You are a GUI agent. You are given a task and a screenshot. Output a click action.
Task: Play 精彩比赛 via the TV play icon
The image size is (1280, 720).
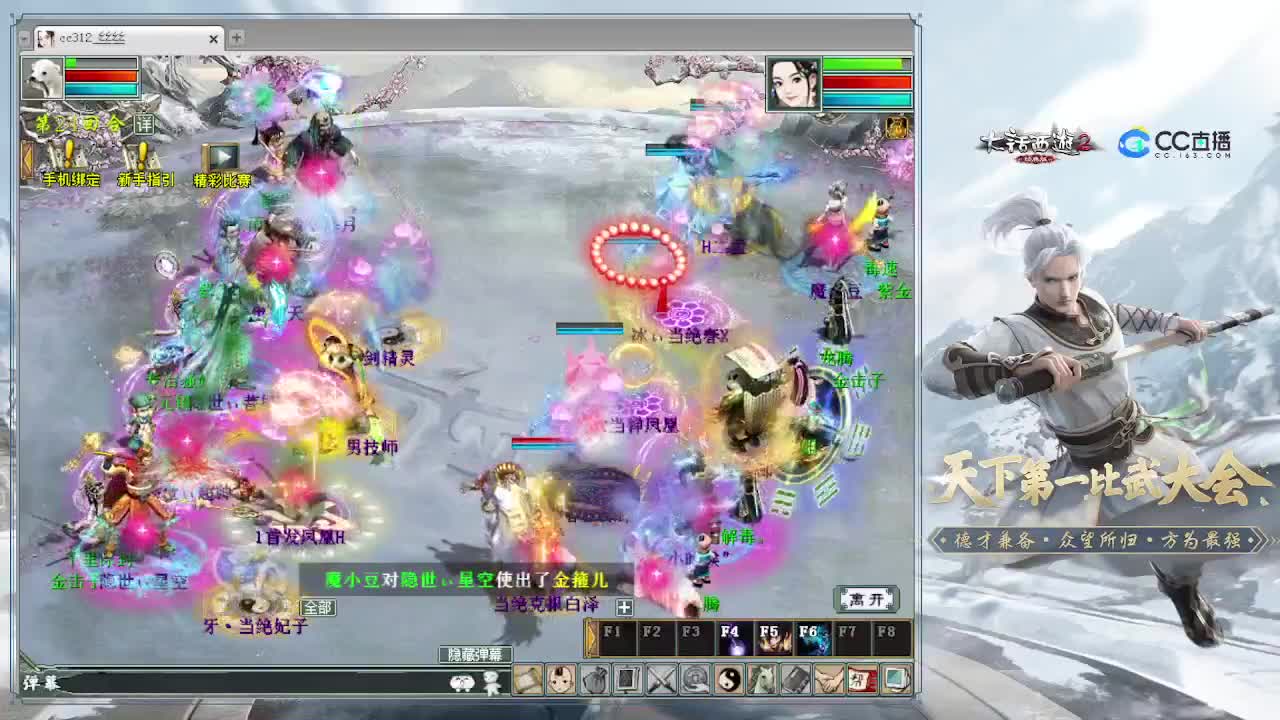click(x=221, y=158)
